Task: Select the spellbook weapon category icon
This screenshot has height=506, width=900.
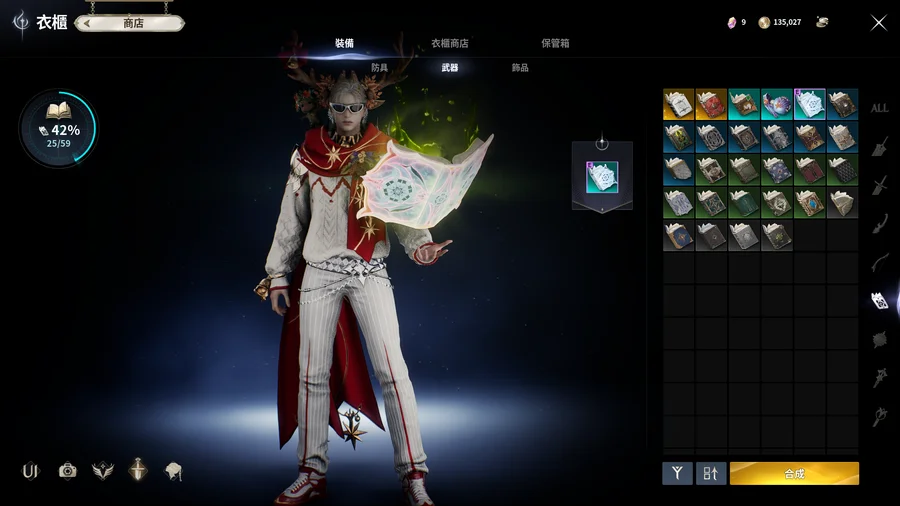Action: pyautogui.click(x=879, y=300)
